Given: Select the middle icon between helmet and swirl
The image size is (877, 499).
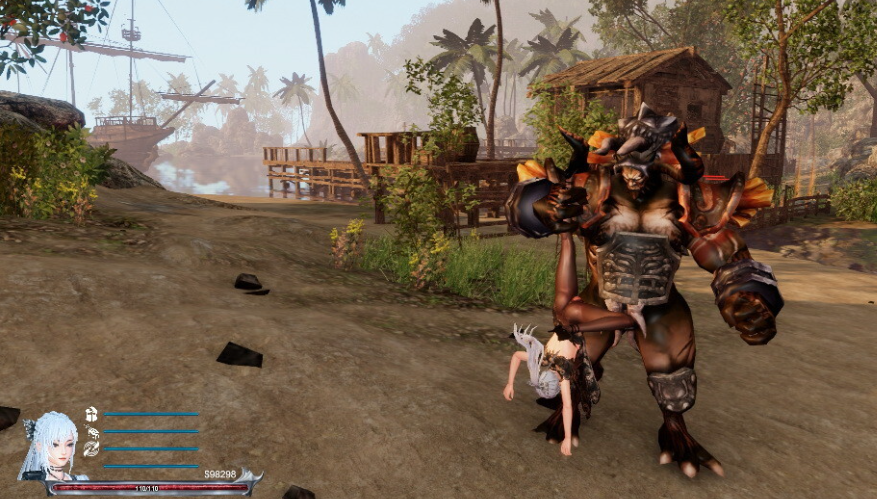Looking at the screenshot, I should coord(93,432).
